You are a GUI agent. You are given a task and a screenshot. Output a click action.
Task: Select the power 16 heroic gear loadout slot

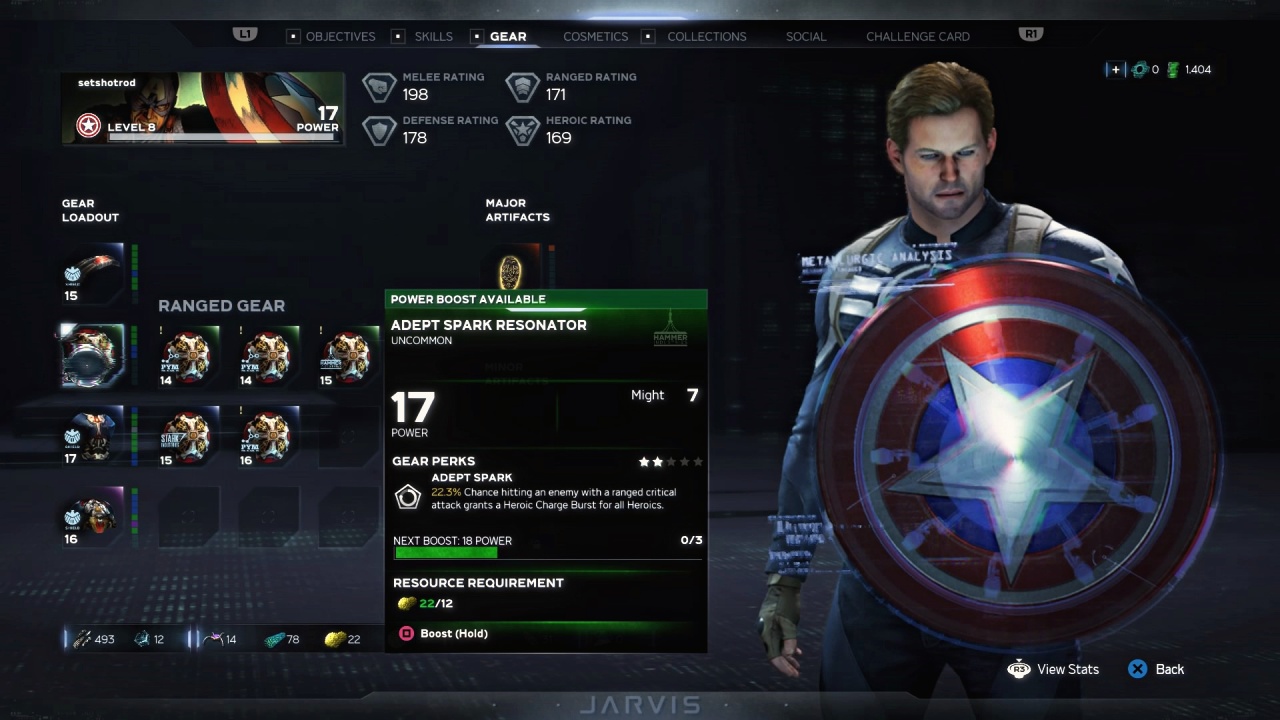93,518
